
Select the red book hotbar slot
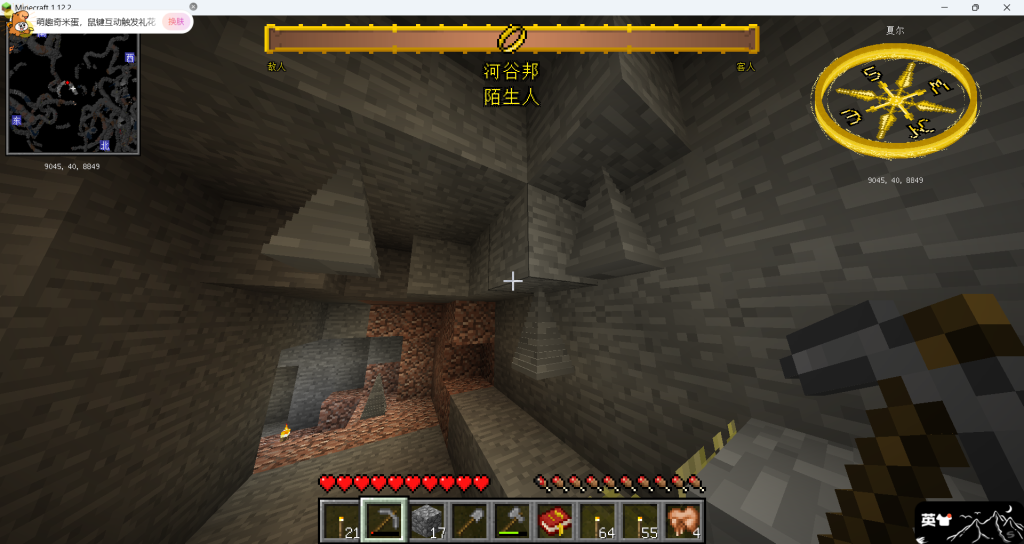pyautogui.click(x=555, y=520)
